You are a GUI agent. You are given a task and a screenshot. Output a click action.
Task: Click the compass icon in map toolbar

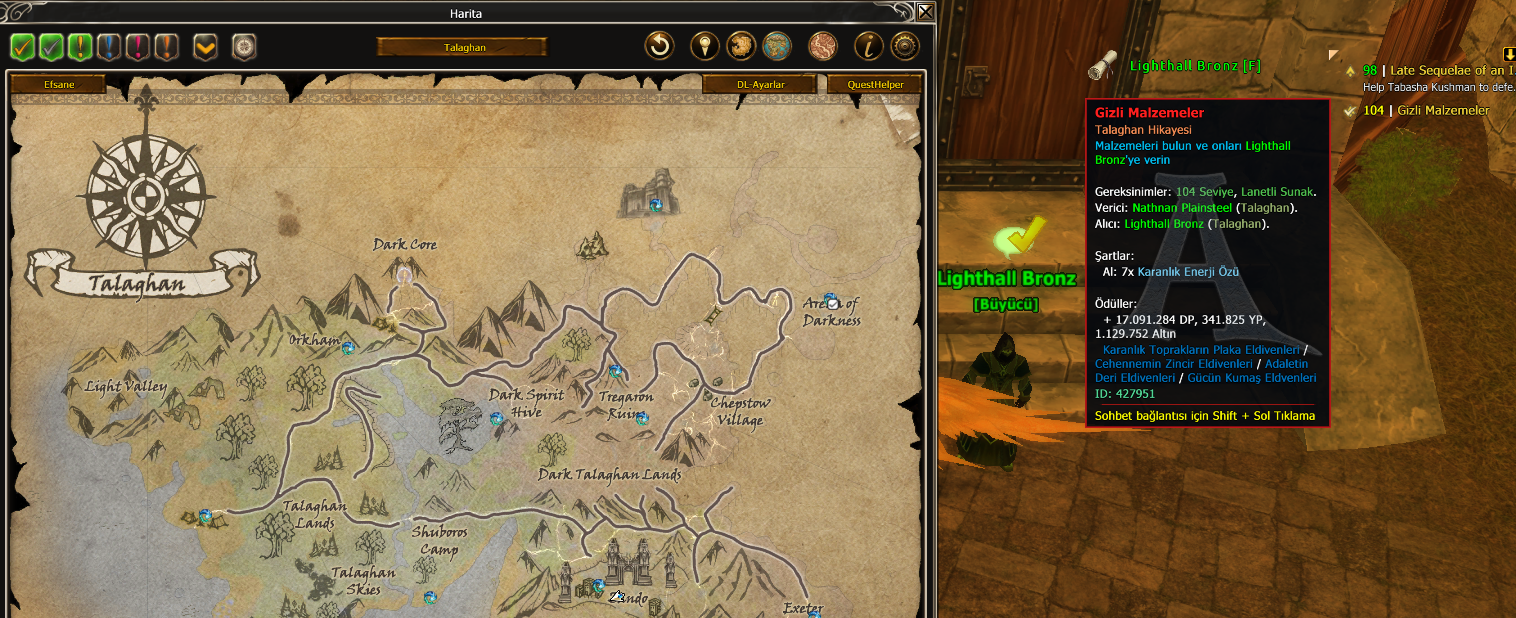(x=244, y=47)
